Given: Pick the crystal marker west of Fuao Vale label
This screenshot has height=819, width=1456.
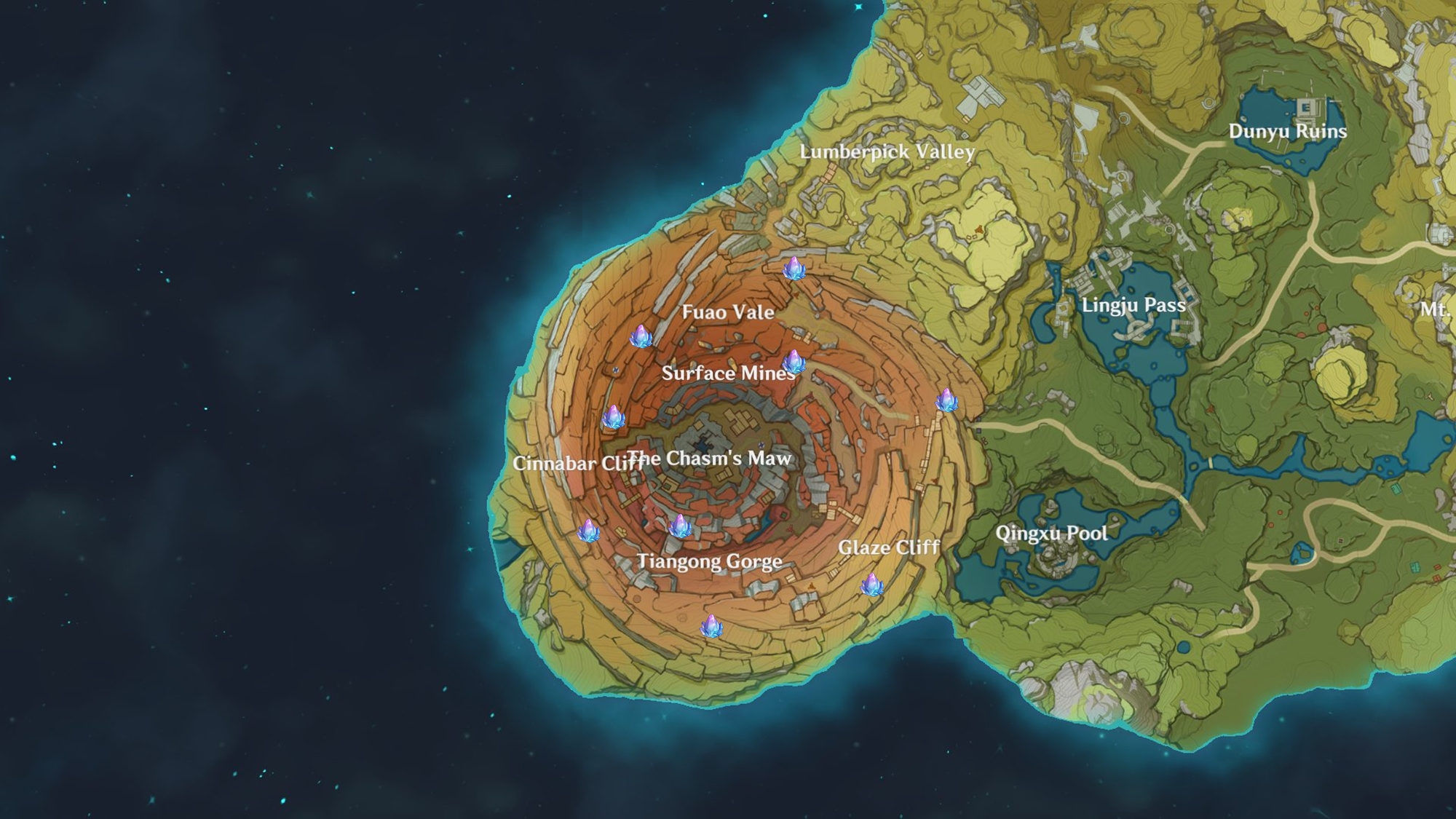Looking at the screenshot, I should (x=641, y=336).
